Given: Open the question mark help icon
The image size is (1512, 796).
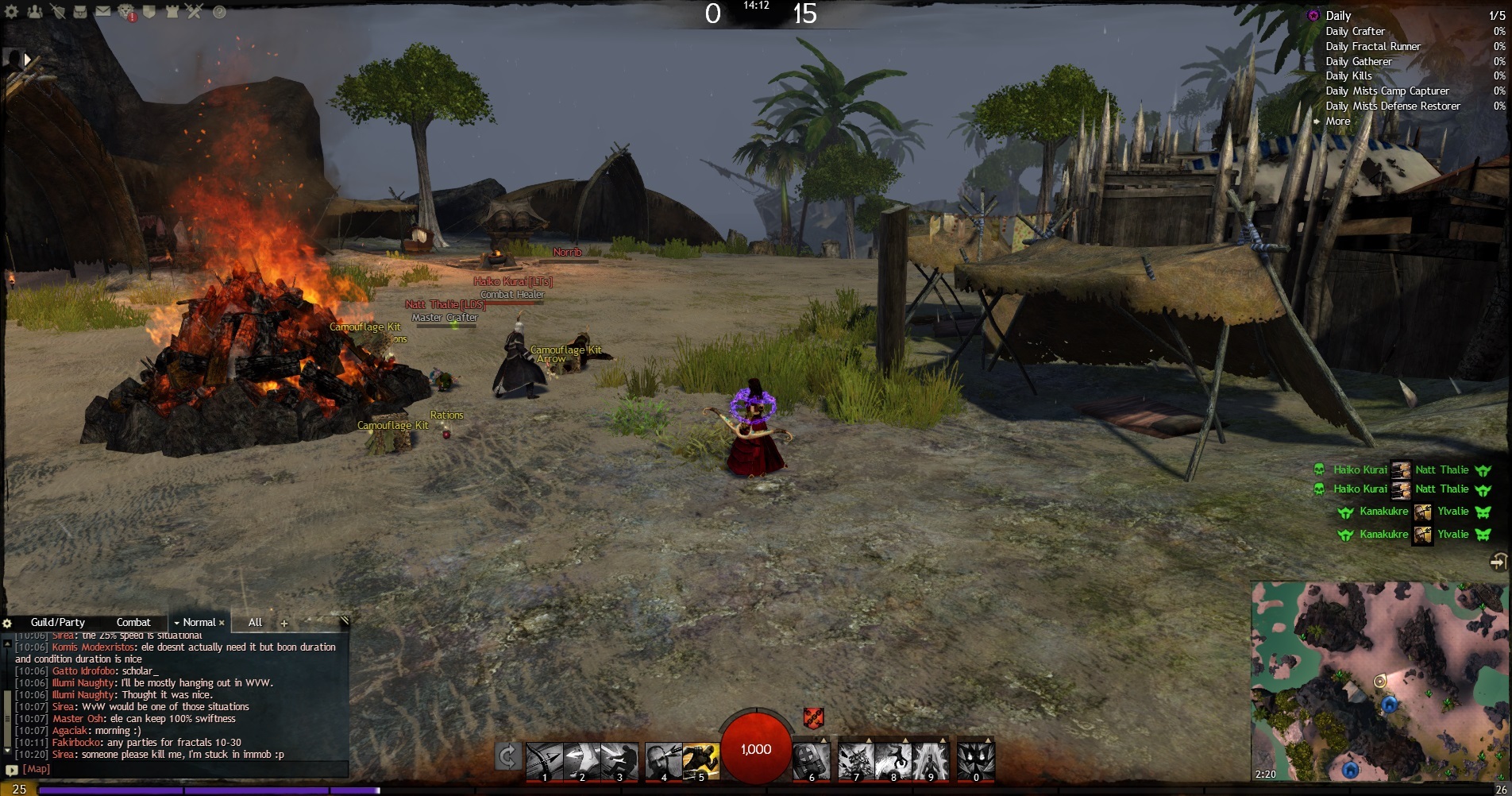Looking at the screenshot, I should click(x=219, y=12).
